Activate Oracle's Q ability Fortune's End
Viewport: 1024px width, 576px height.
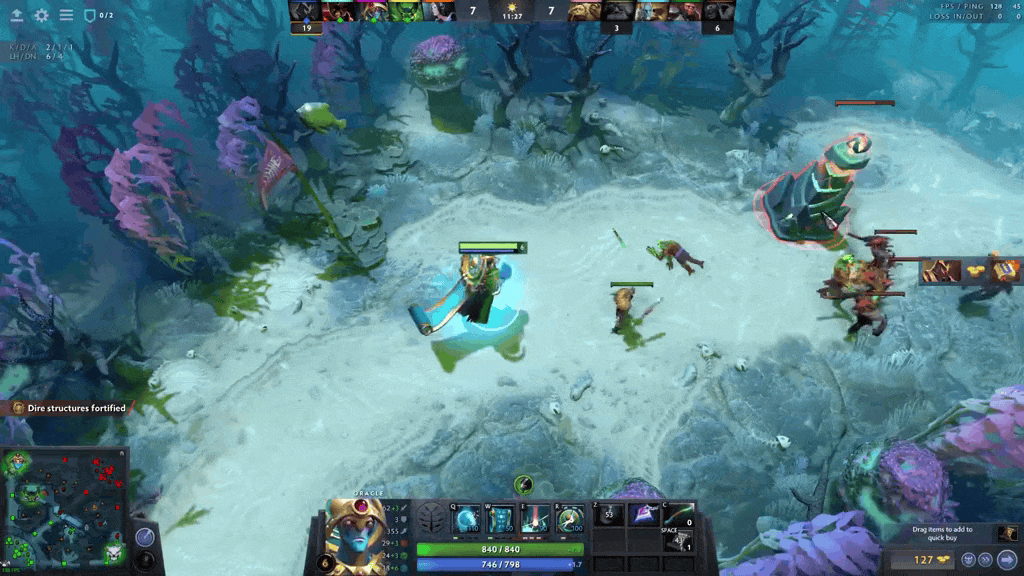point(467,519)
